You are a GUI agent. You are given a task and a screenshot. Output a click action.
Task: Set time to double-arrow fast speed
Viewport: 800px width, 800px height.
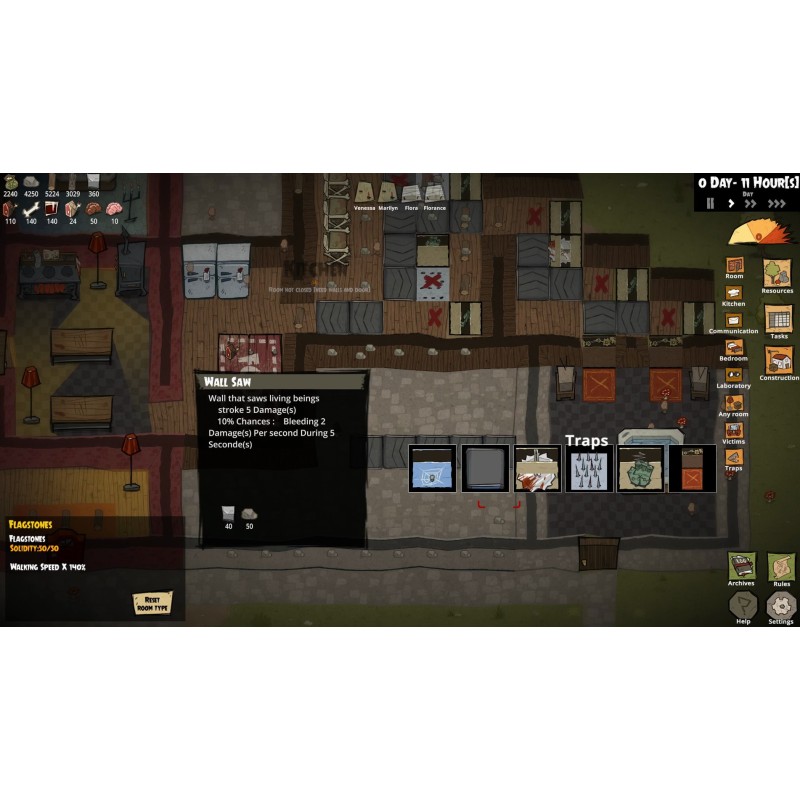(x=752, y=203)
